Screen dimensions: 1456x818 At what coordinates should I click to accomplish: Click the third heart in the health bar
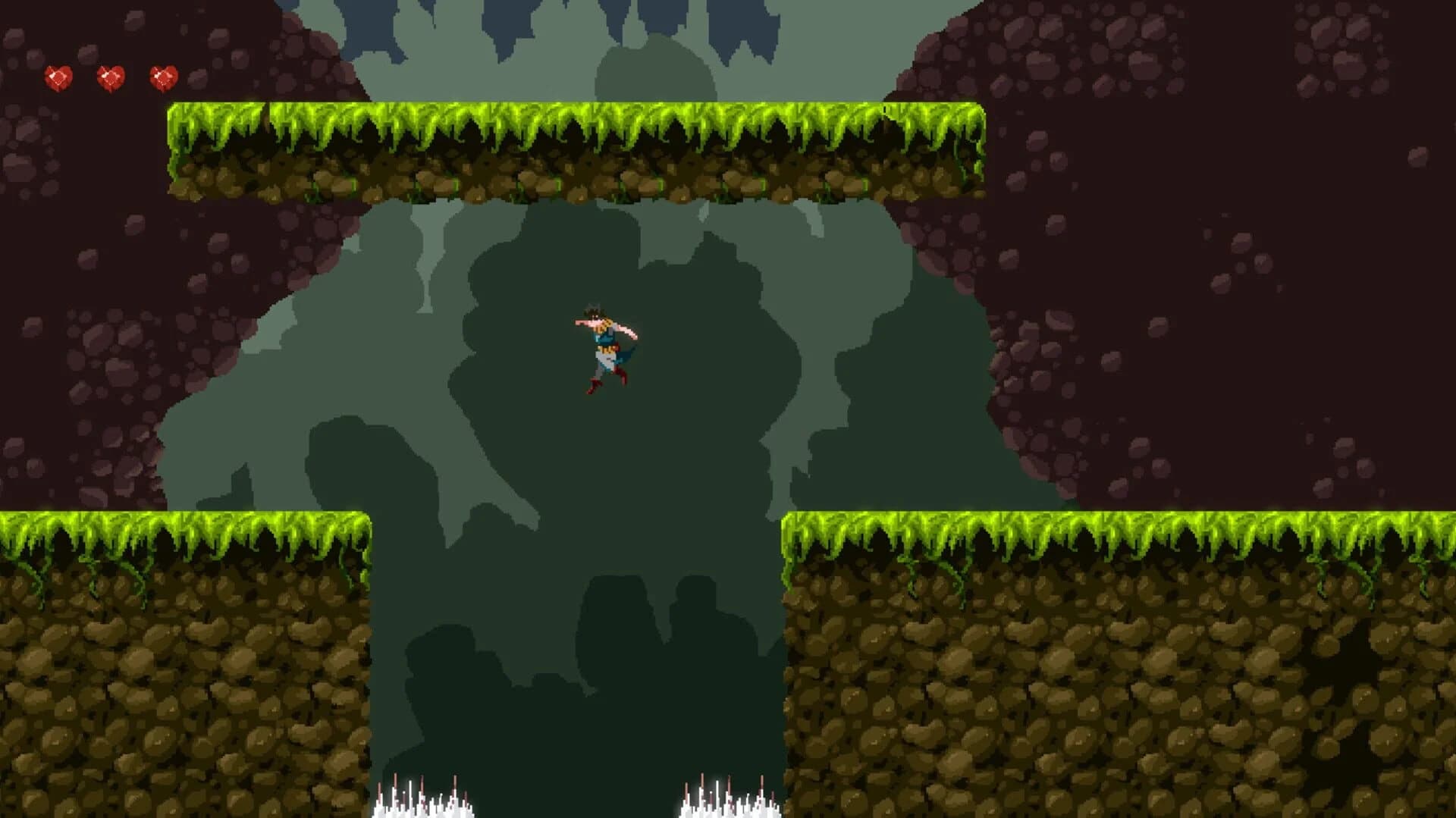[x=163, y=76]
